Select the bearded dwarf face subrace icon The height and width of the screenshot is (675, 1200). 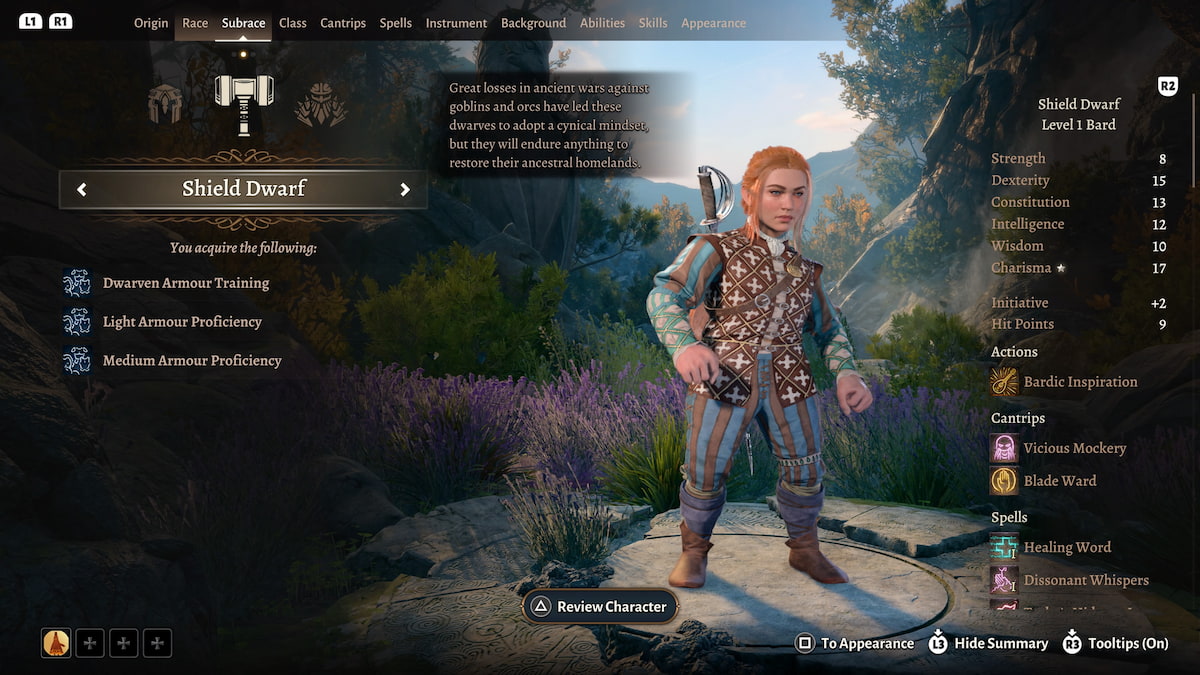[321, 104]
